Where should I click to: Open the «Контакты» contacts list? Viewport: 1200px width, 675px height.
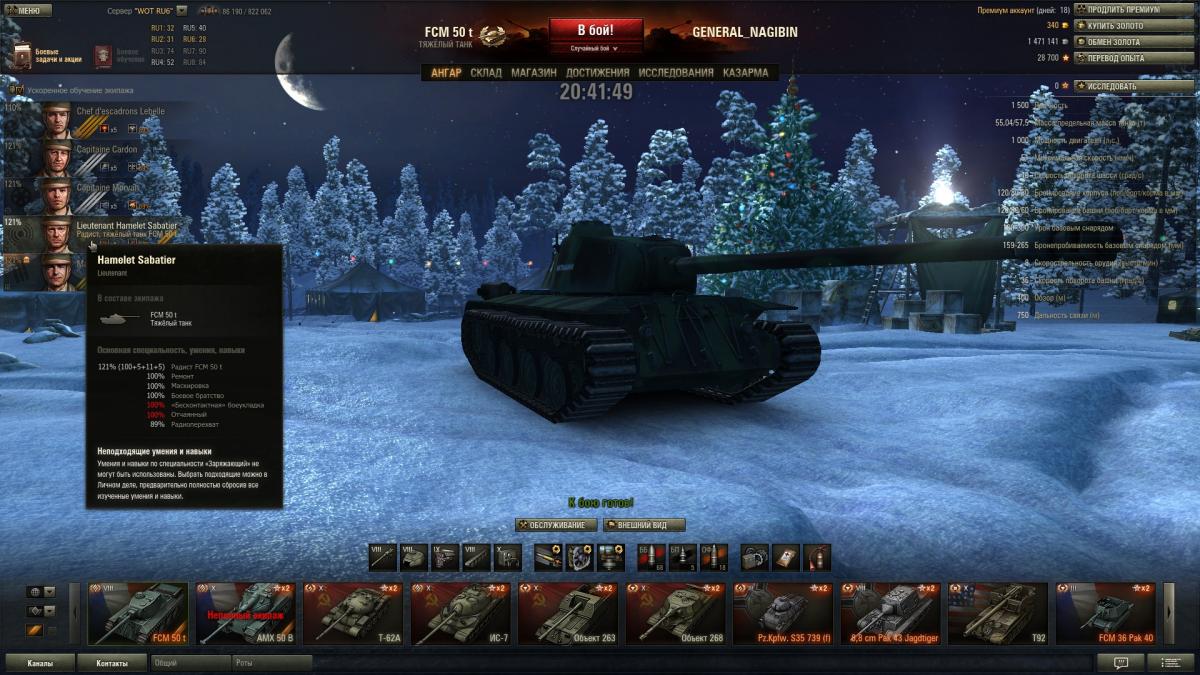pyautogui.click(x=113, y=663)
